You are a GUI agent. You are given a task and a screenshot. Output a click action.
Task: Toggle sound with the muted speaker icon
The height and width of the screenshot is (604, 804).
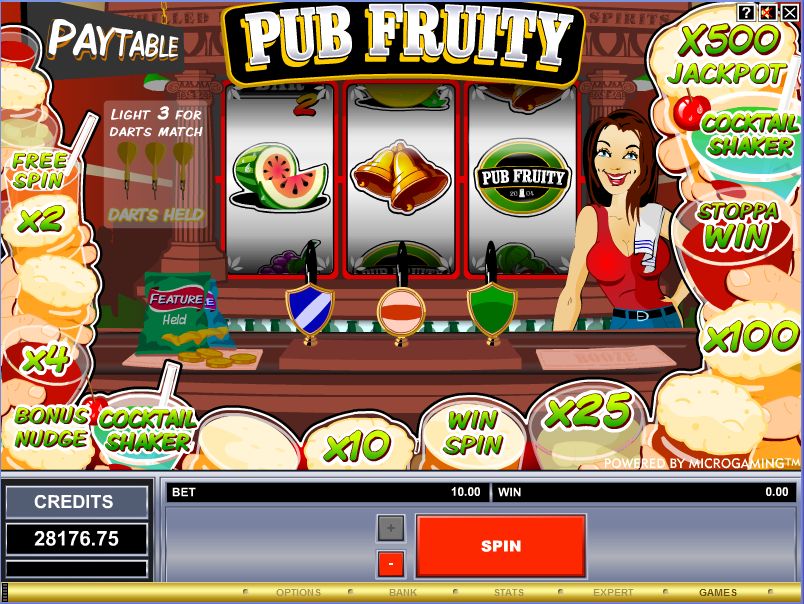768,12
